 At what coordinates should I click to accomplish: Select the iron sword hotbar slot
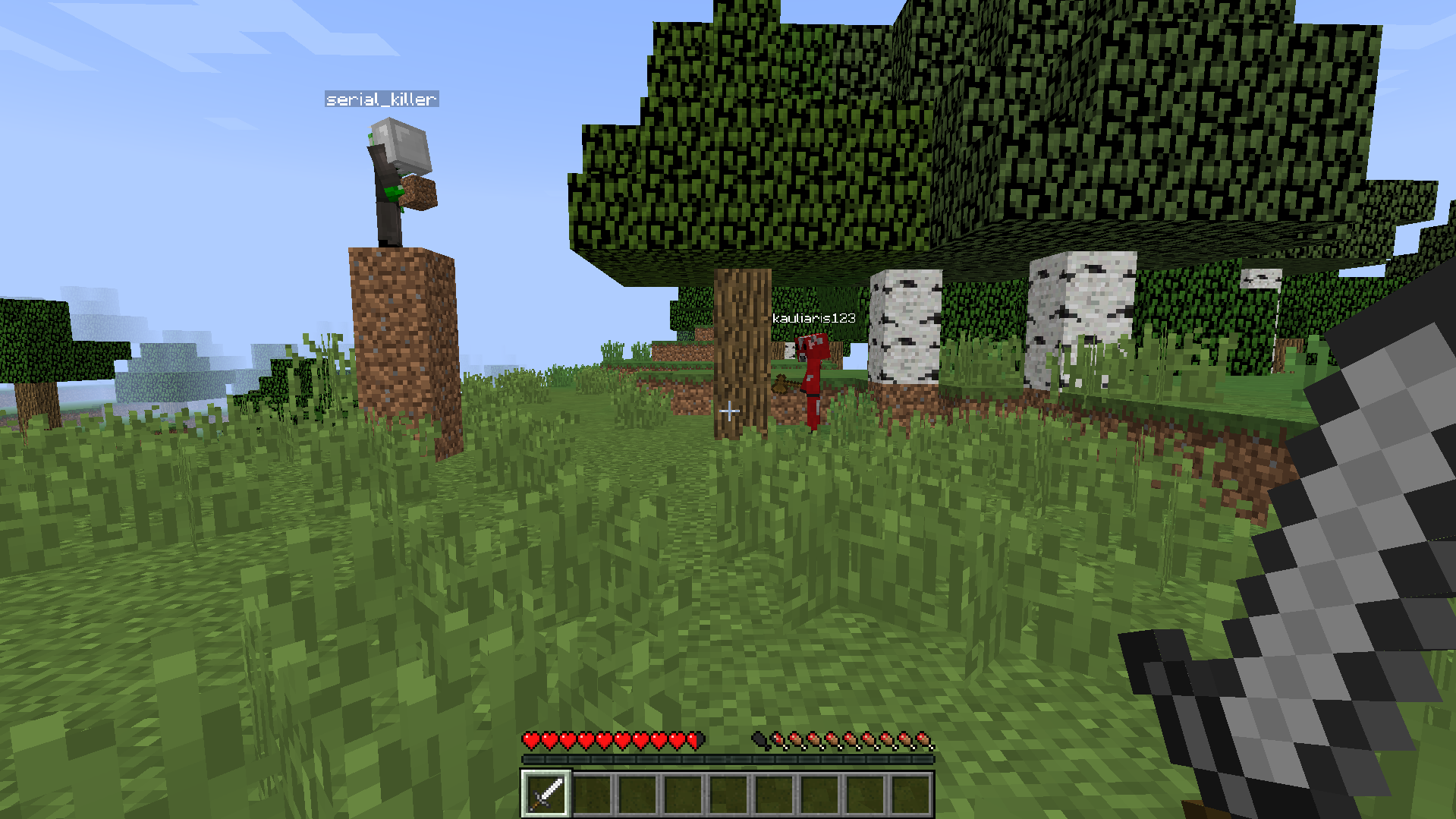pos(546,794)
